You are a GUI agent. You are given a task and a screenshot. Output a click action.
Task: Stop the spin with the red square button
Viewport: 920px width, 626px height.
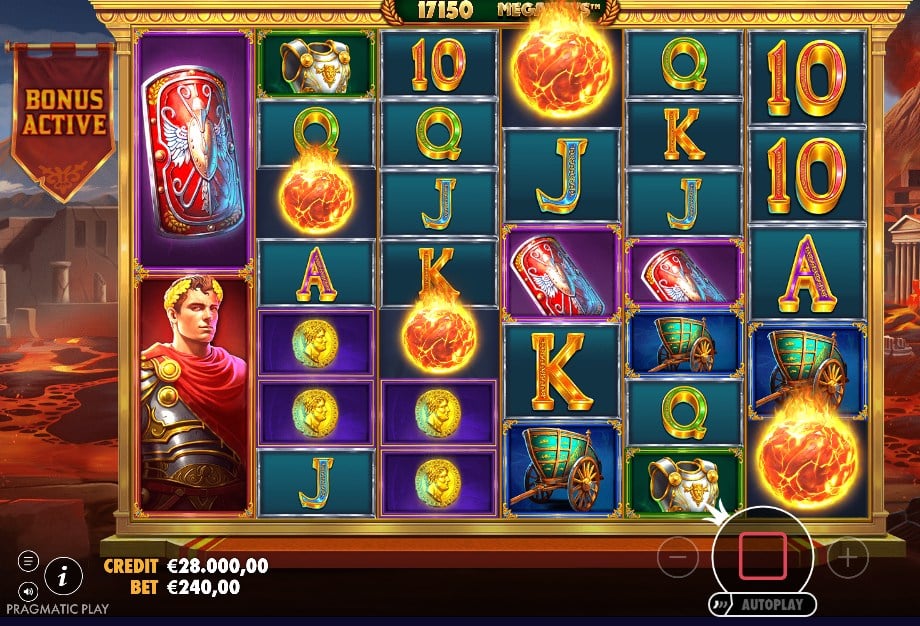click(x=763, y=557)
